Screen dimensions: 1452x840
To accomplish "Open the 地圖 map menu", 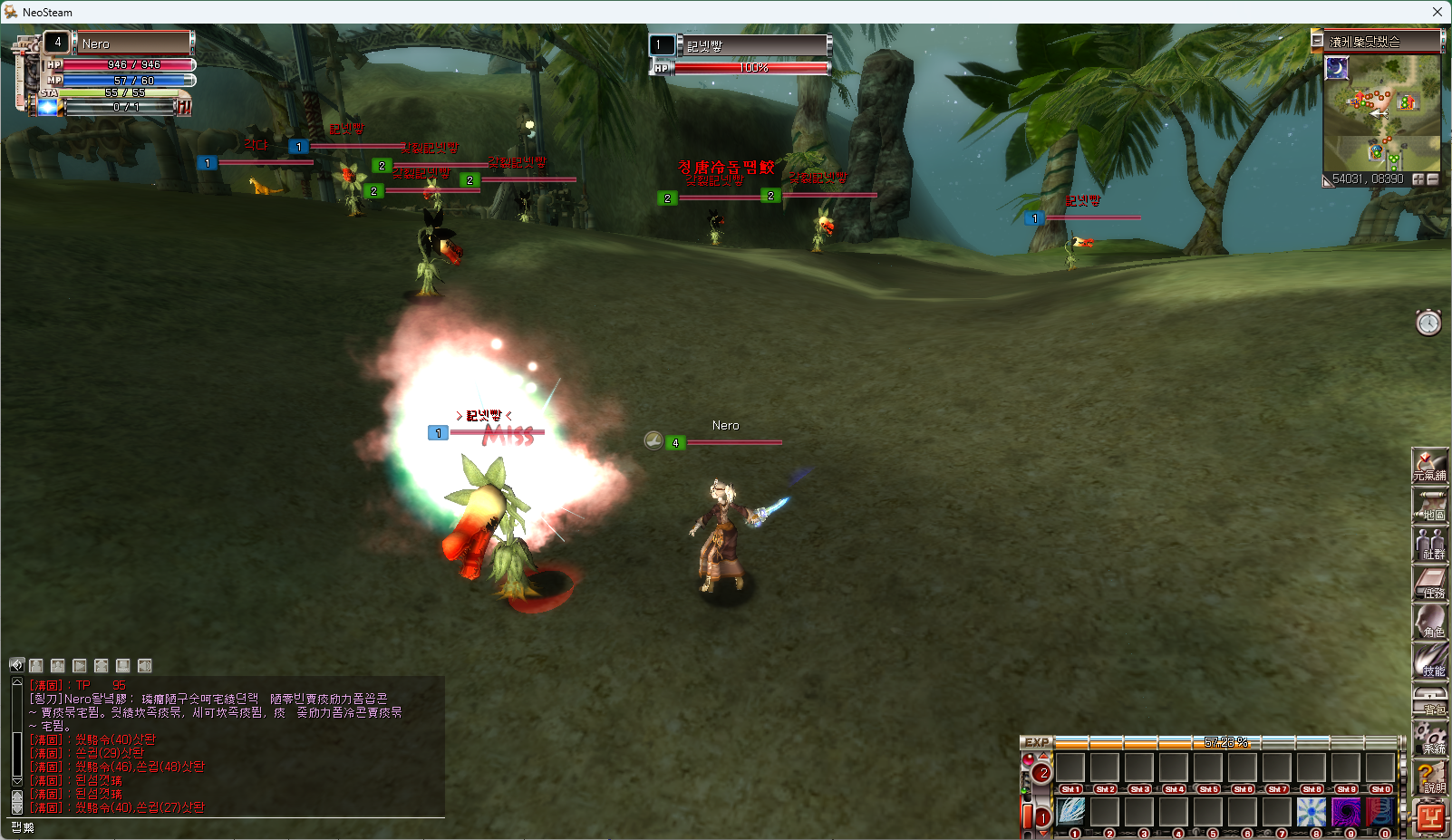I will pyautogui.click(x=1429, y=506).
